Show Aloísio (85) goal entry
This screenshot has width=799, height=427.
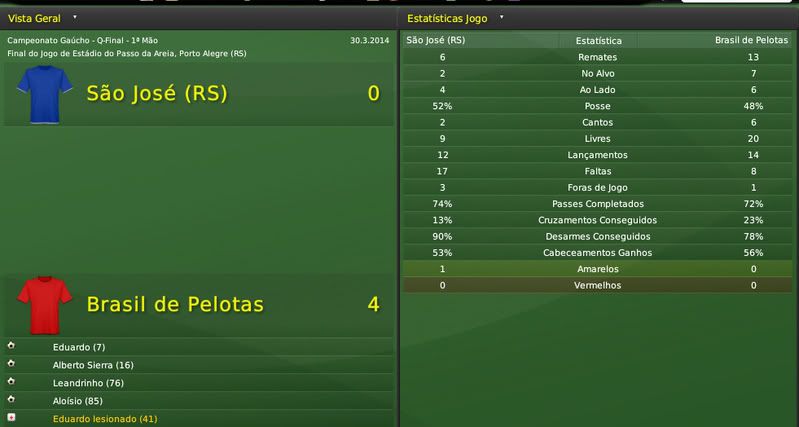coord(75,401)
